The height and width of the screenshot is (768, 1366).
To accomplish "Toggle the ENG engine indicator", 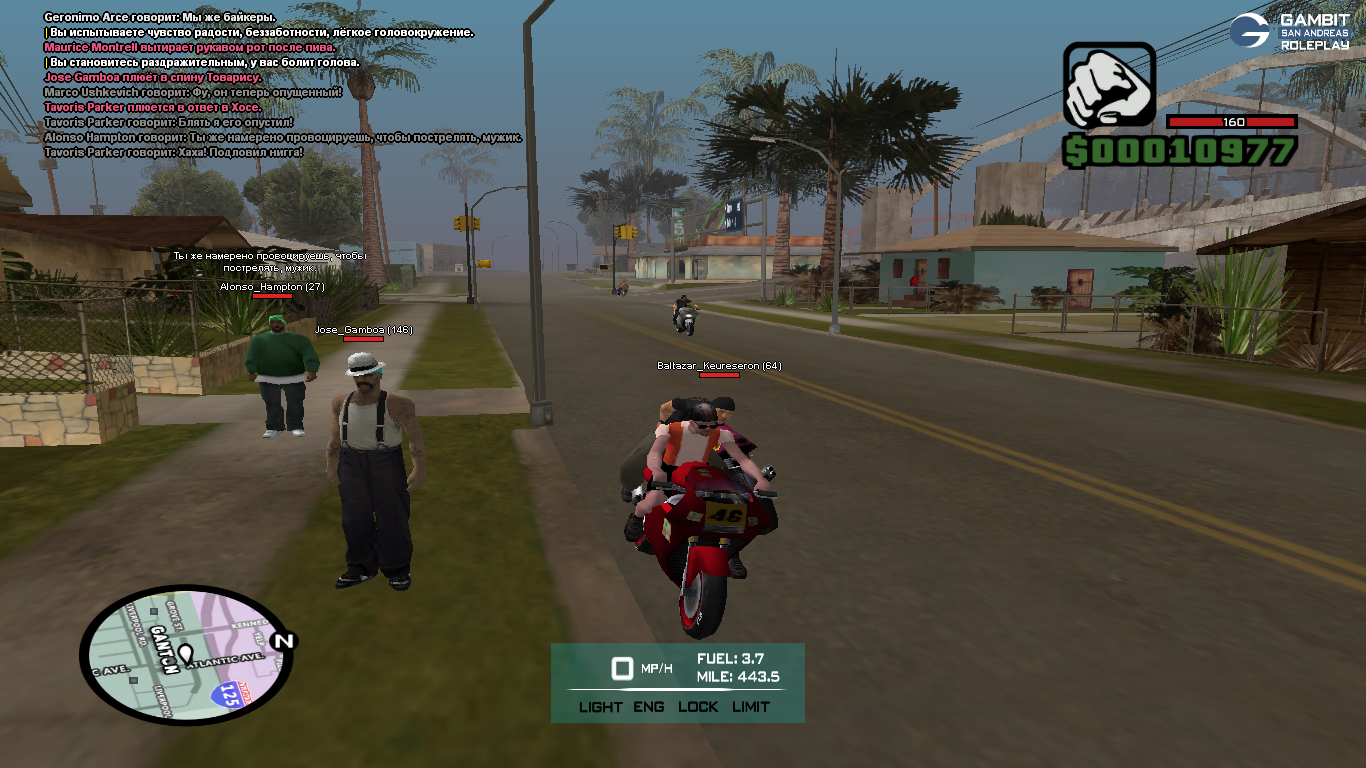I will (648, 706).
